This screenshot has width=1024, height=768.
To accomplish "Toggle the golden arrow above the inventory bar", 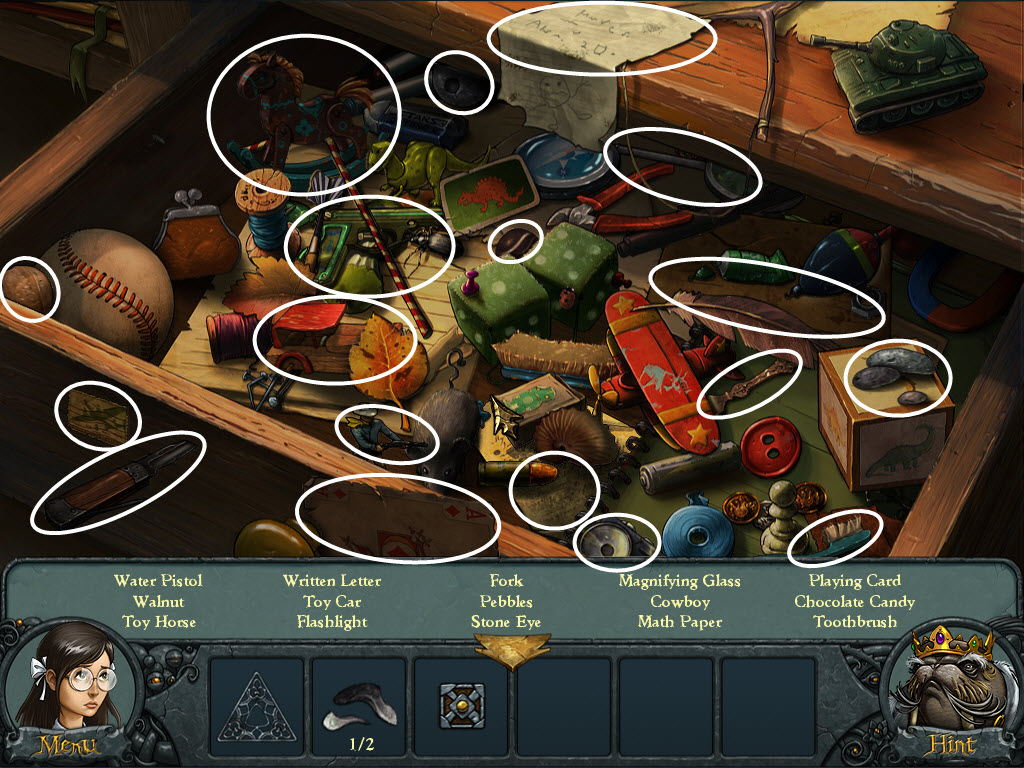I will click(x=512, y=651).
